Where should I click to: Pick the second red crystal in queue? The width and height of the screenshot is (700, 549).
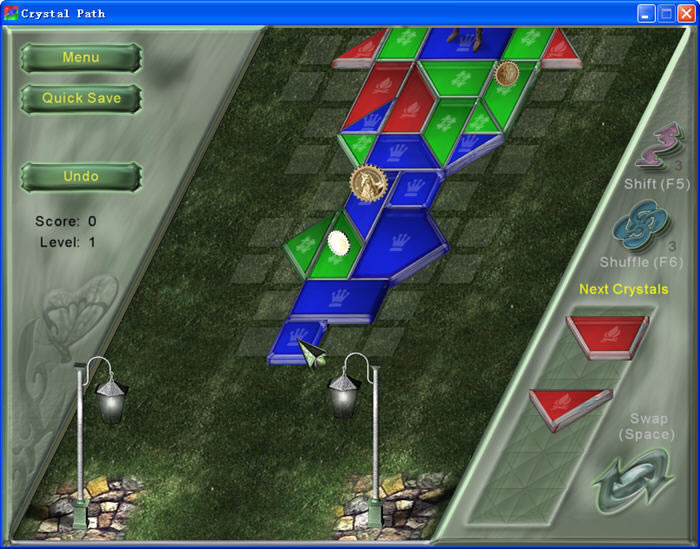coord(571,405)
